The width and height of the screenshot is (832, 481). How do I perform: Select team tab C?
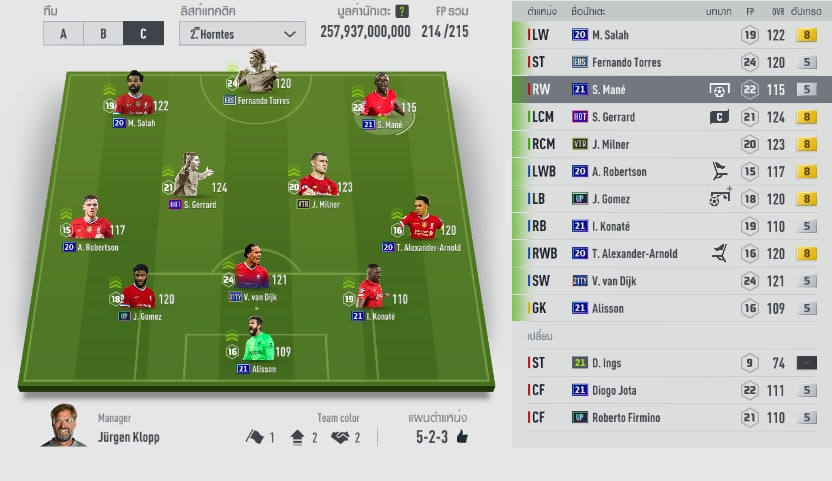143,32
